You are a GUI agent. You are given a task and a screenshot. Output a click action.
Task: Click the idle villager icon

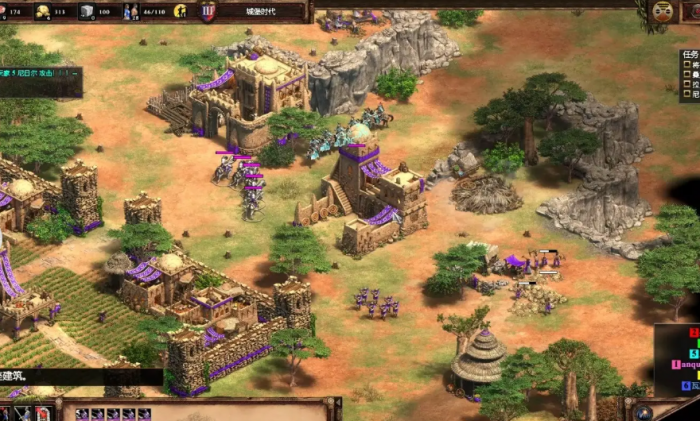pyautogui.click(x=180, y=12)
